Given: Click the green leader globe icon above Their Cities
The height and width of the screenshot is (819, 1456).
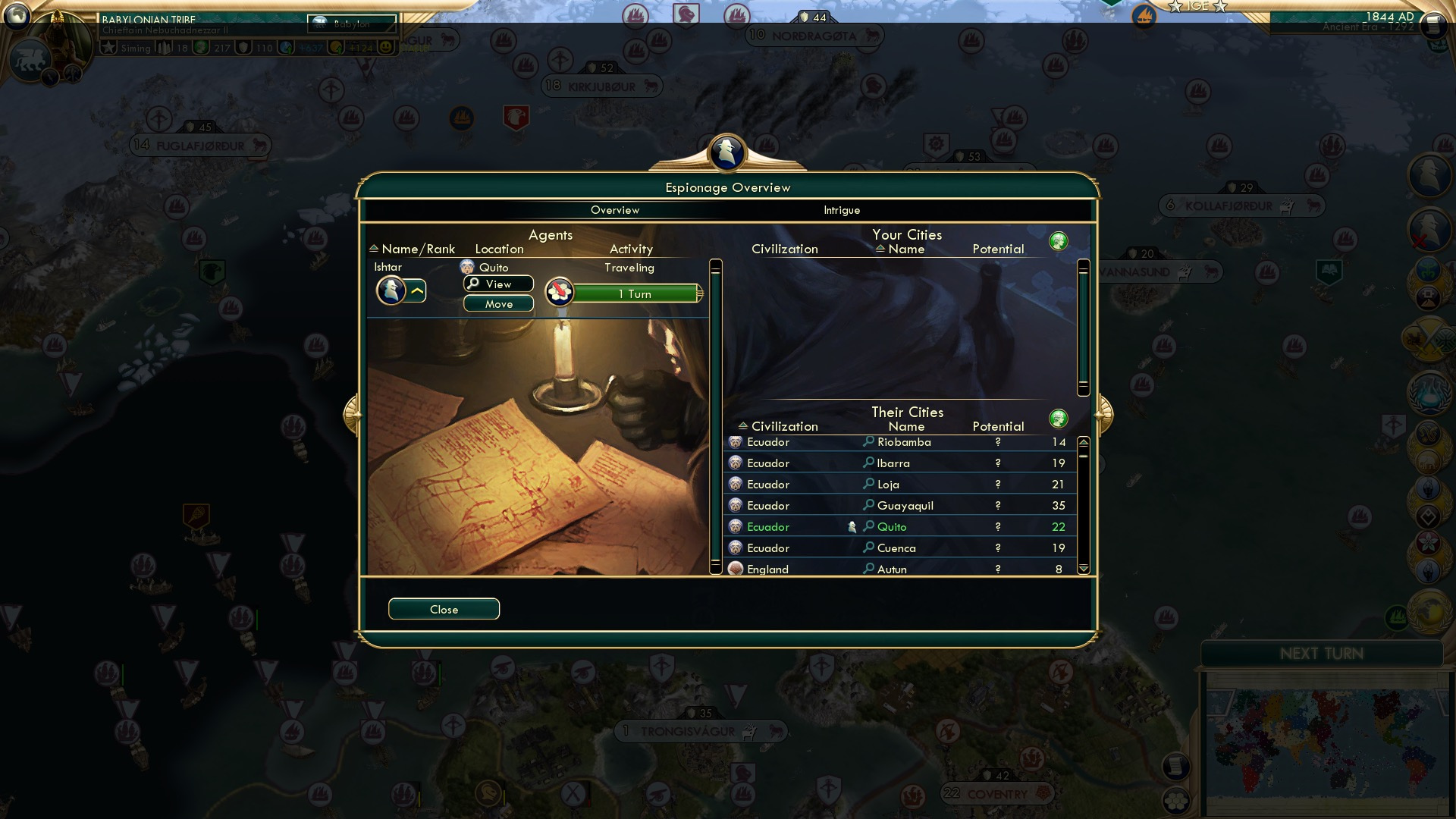Looking at the screenshot, I should [1059, 418].
